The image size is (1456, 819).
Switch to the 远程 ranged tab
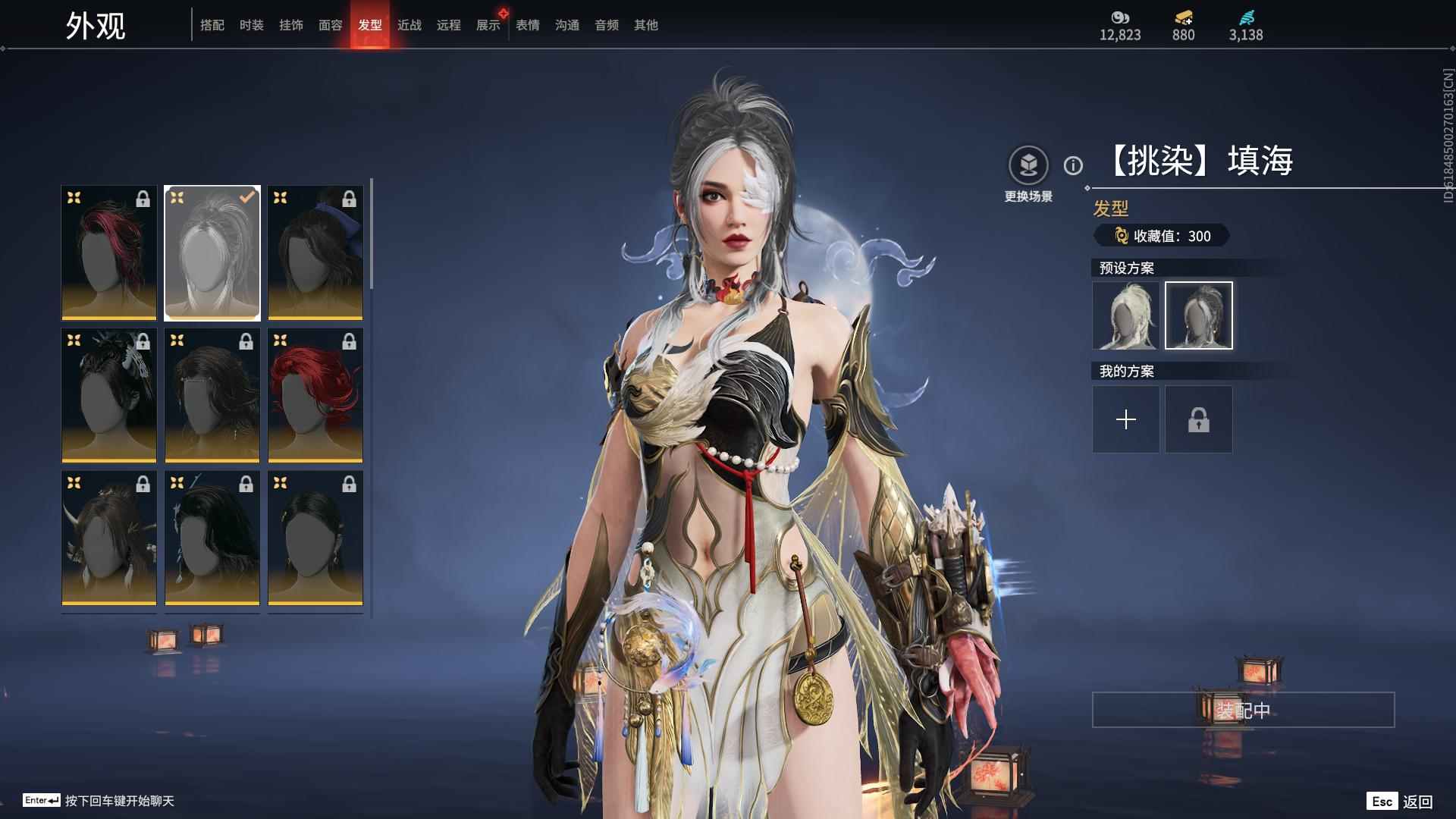[x=448, y=25]
